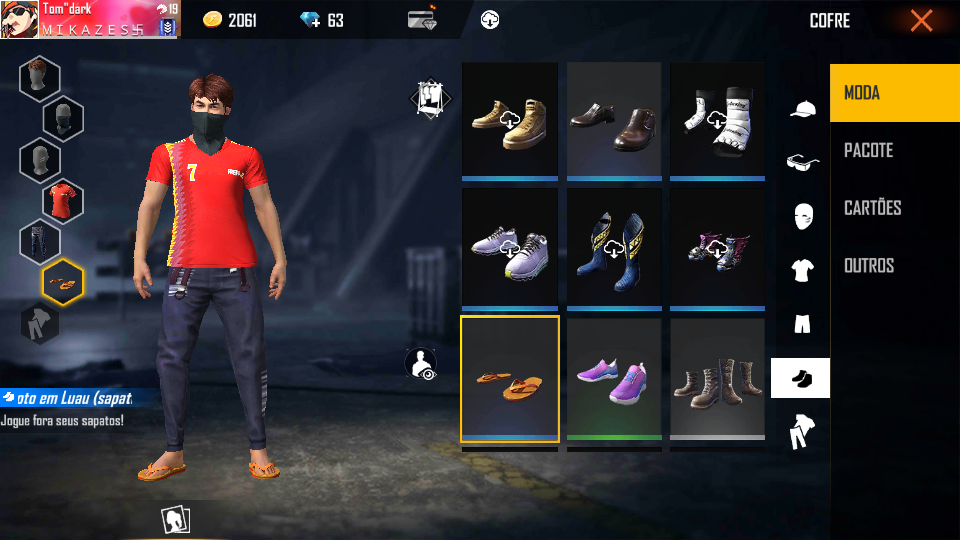Image resolution: width=960 pixels, height=540 pixels.
Task: Choose the t-shirt tops category
Action: pos(802,270)
